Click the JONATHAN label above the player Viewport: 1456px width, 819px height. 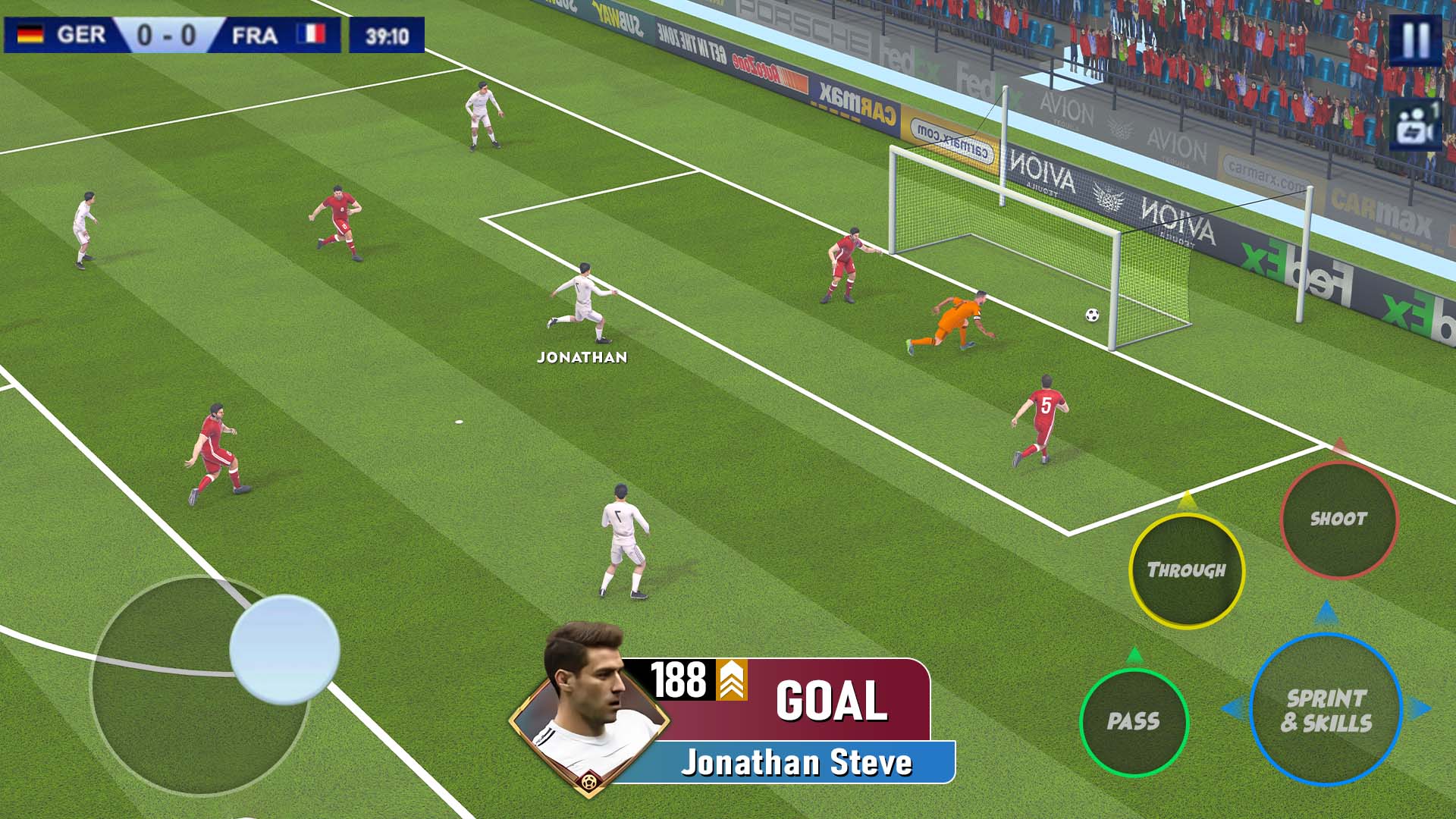[582, 357]
